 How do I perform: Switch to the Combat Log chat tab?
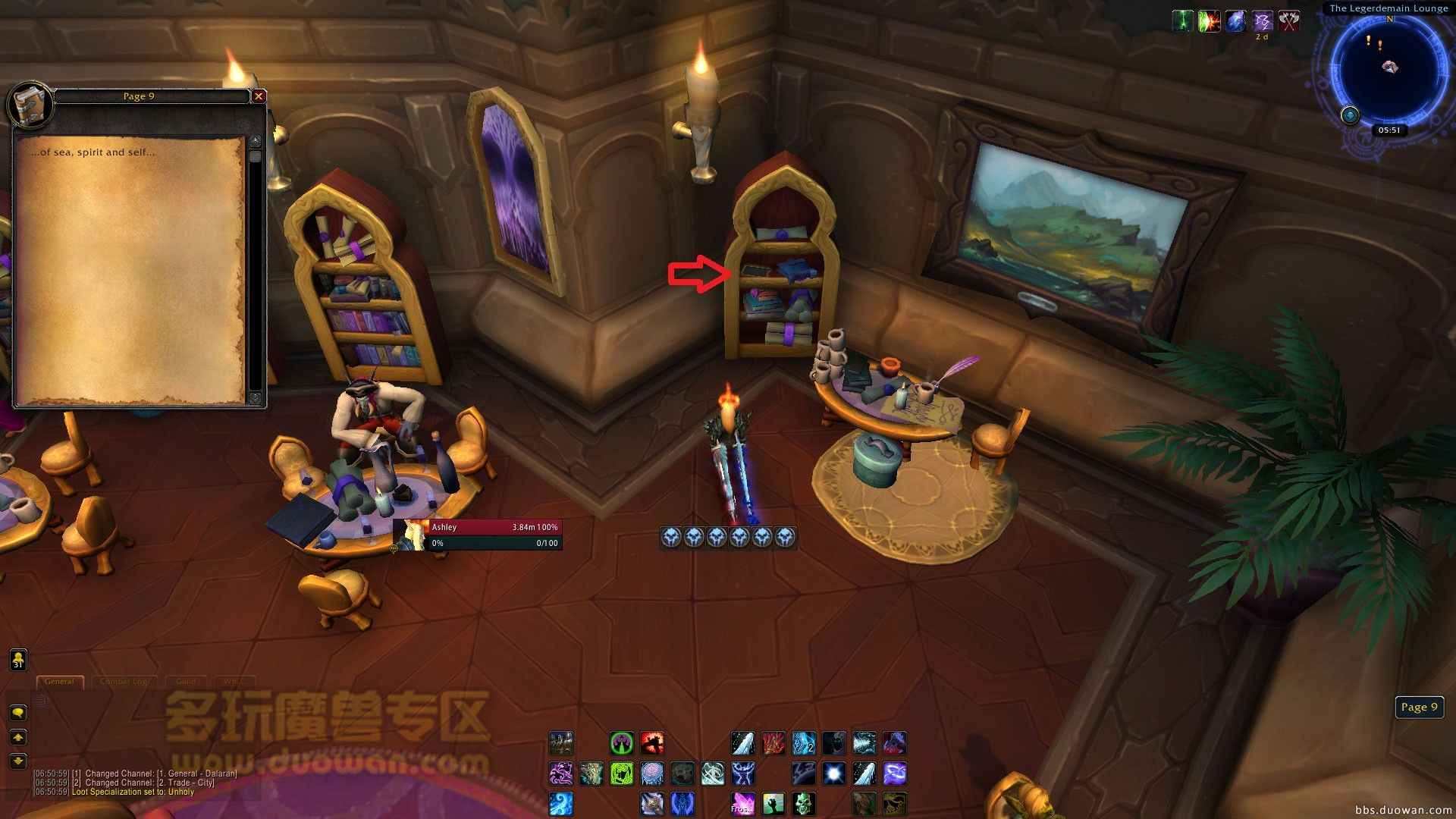(124, 681)
